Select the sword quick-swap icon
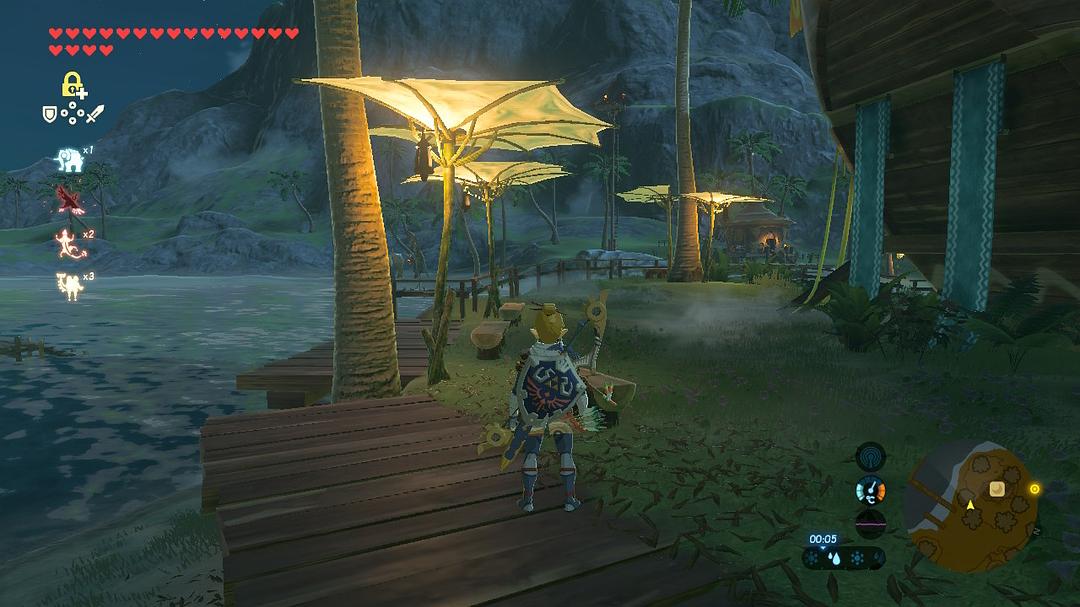Screen dimensions: 1080x607 pos(96,115)
